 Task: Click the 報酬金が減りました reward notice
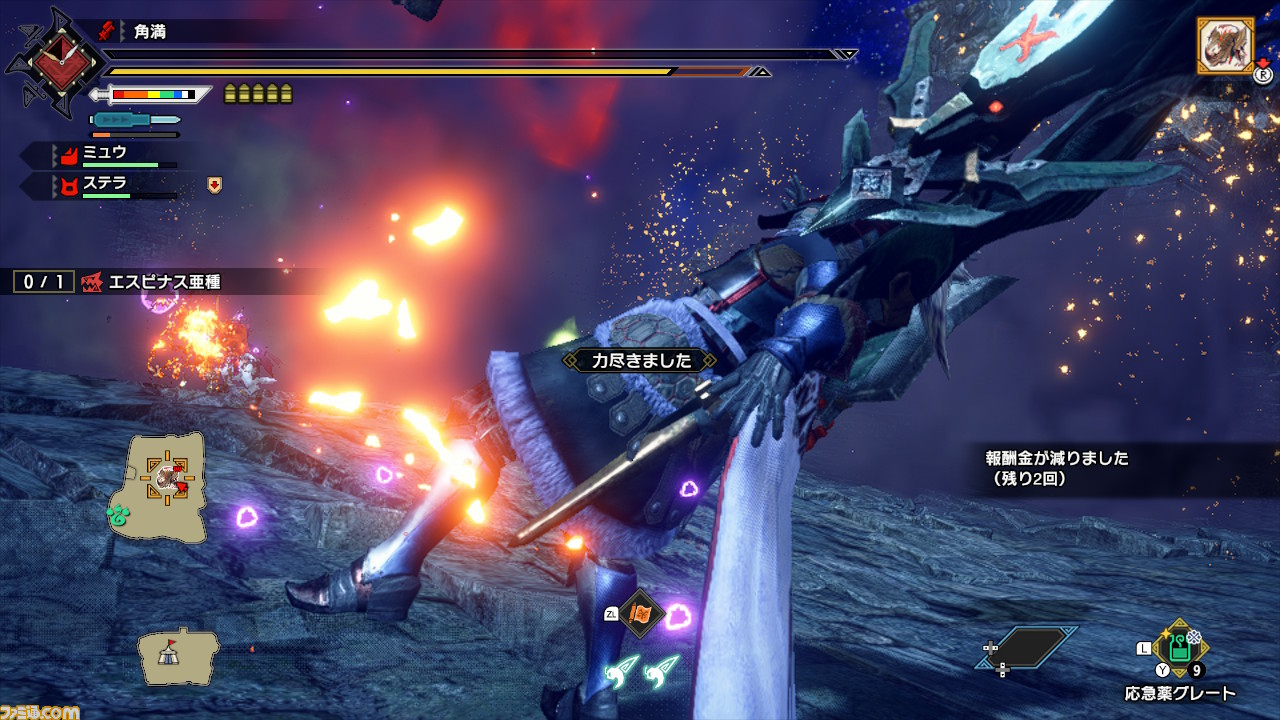click(1057, 467)
